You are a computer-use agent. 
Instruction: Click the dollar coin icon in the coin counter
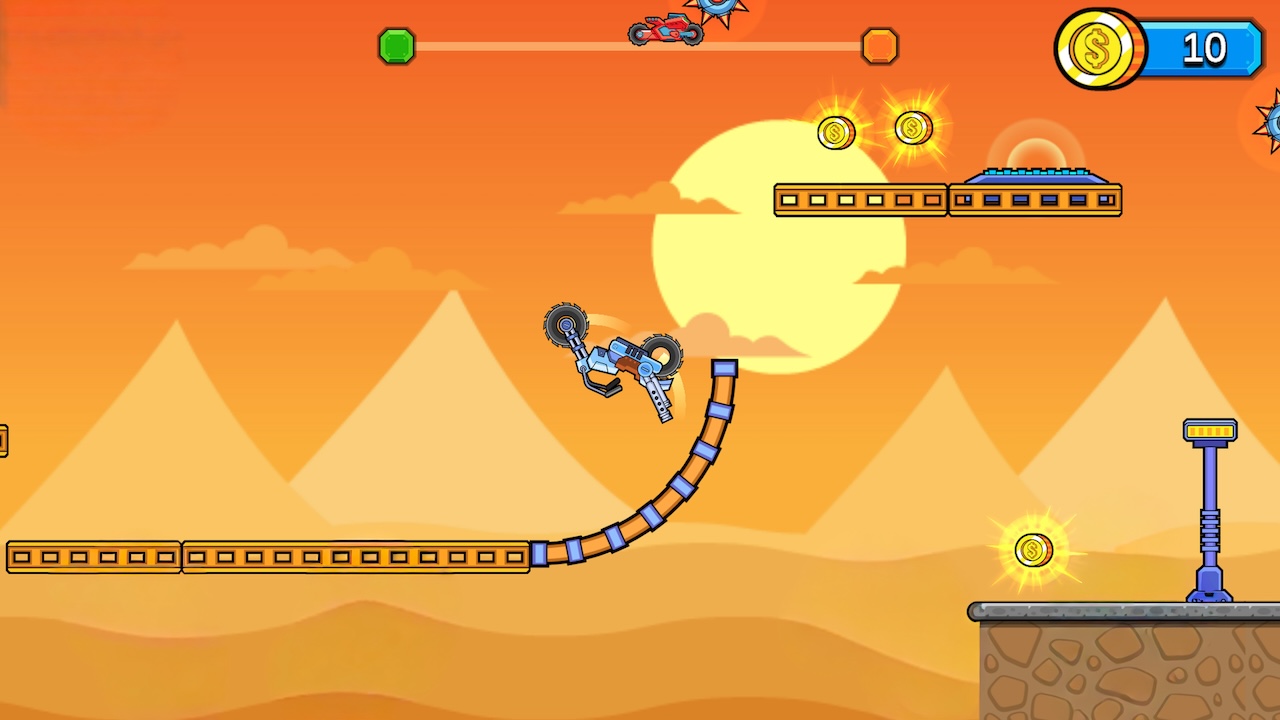point(1098,48)
